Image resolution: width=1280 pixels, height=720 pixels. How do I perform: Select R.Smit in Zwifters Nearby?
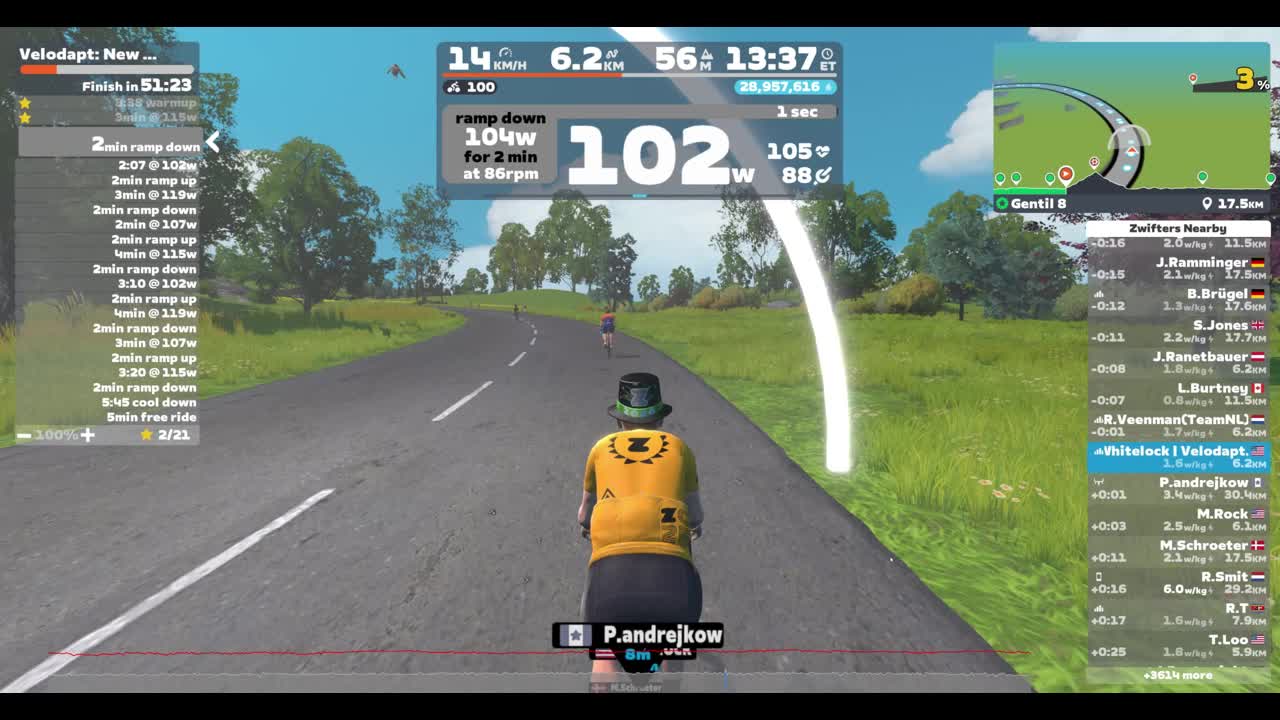1178,582
